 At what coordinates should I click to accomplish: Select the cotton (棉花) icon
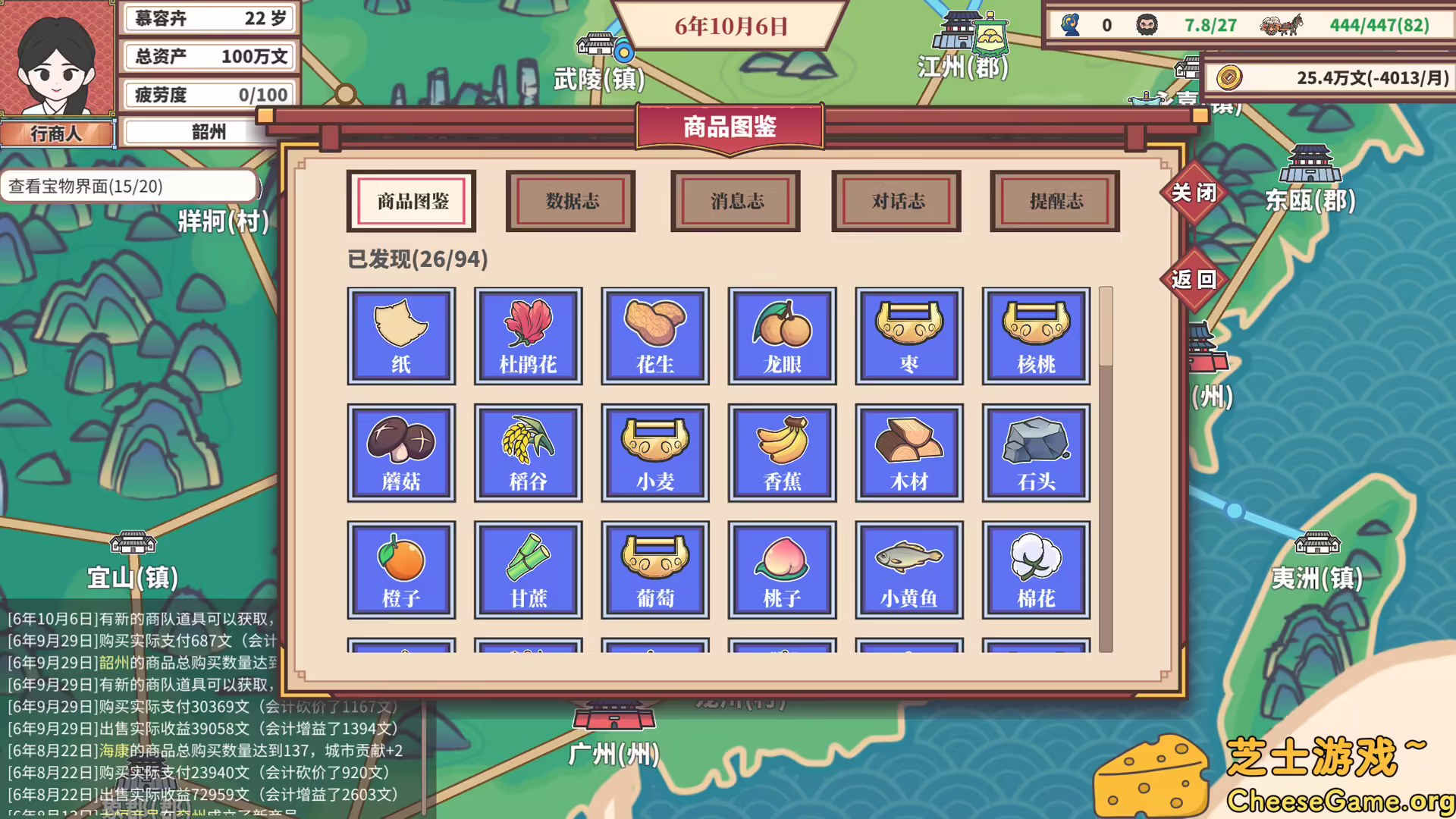coord(1036,570)
